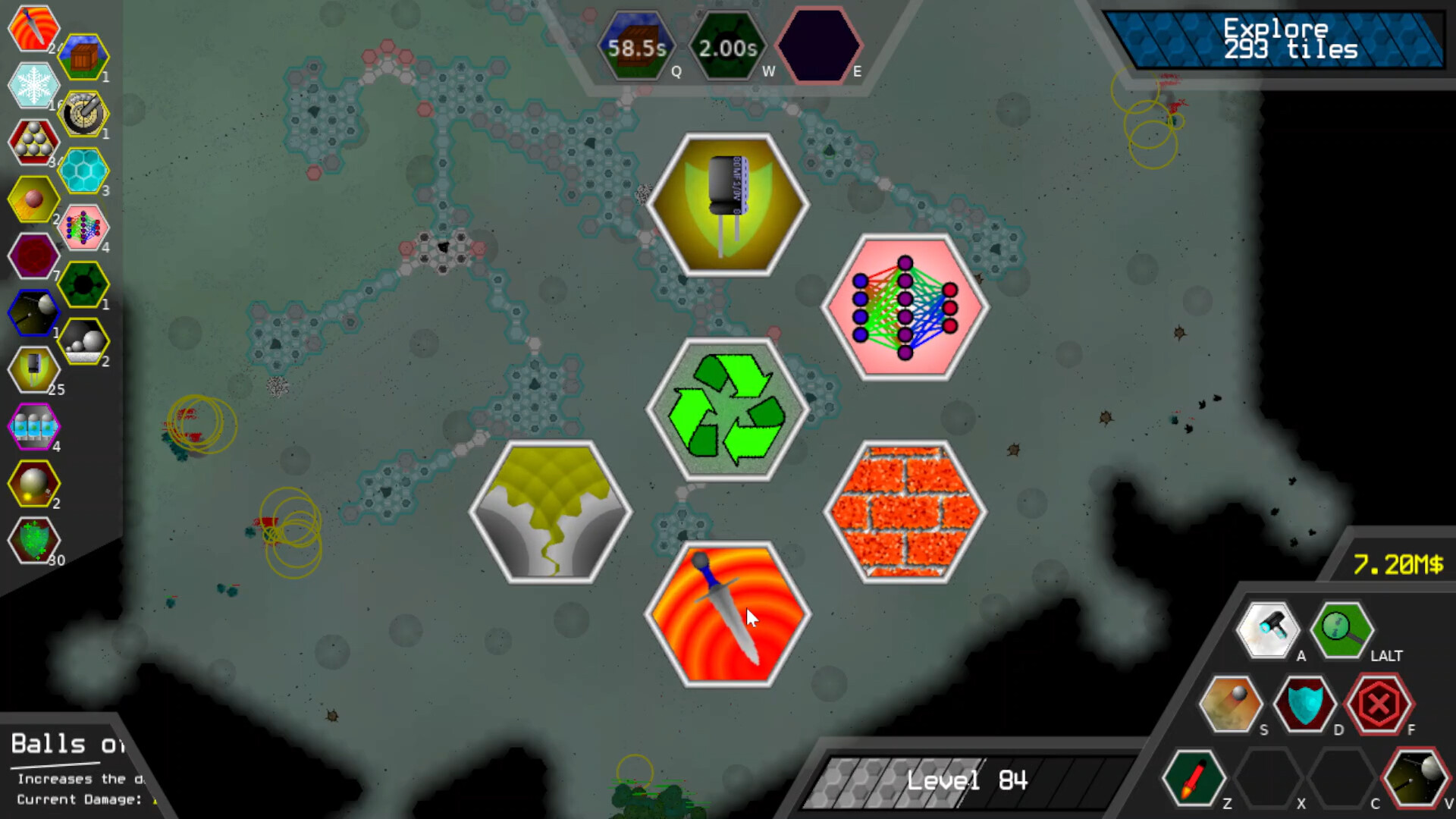Trigger the W ability showing 2.00s

726,45
